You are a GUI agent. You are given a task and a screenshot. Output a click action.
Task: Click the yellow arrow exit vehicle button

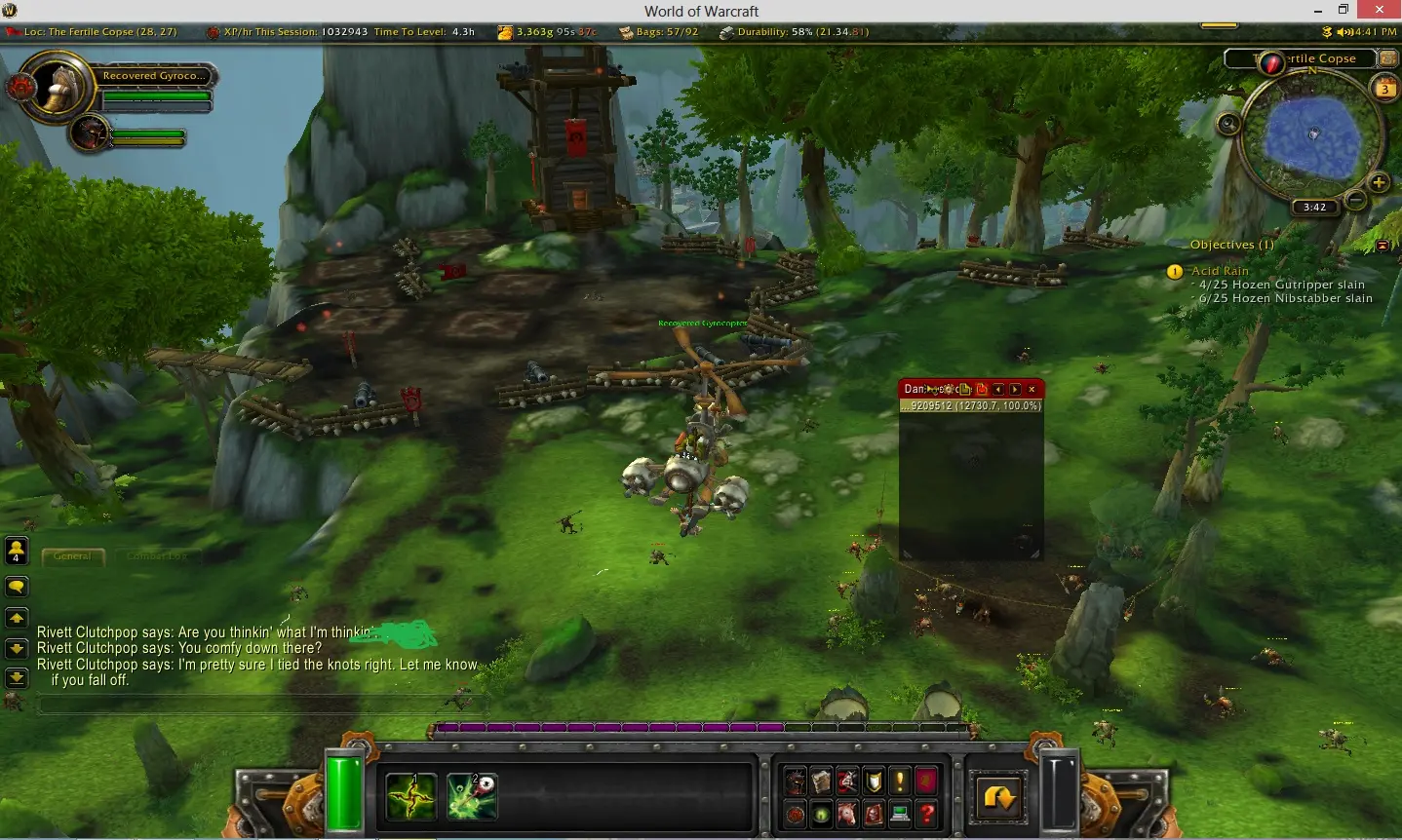pos(998,798)
